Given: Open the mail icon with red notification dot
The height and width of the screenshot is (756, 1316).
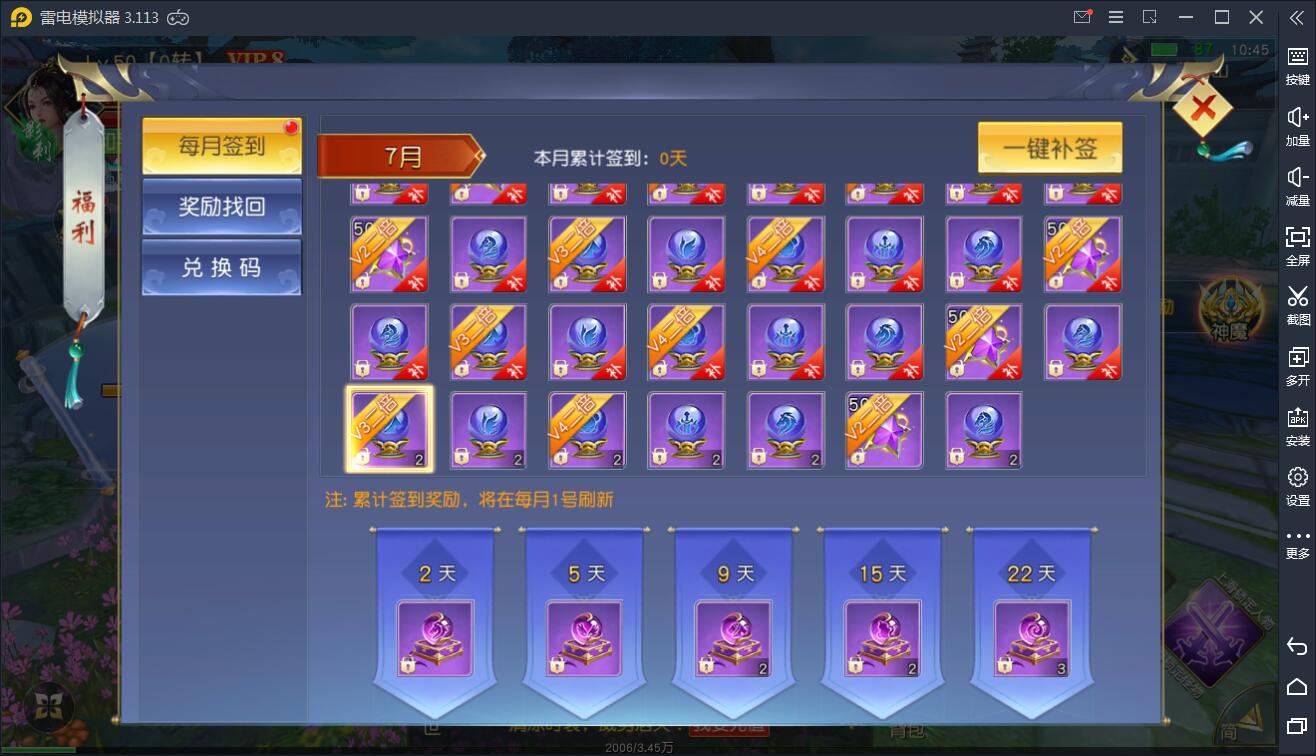Looking at the screenshot, I should [x=1083, y=17].
